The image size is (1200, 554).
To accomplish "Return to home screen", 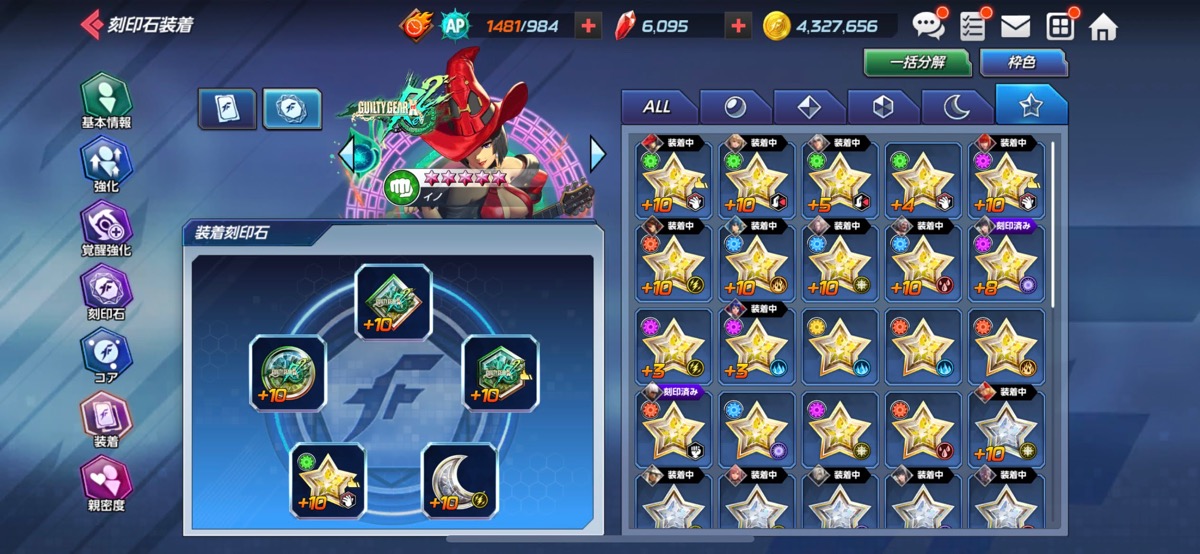I will [x=1103, y=27].
